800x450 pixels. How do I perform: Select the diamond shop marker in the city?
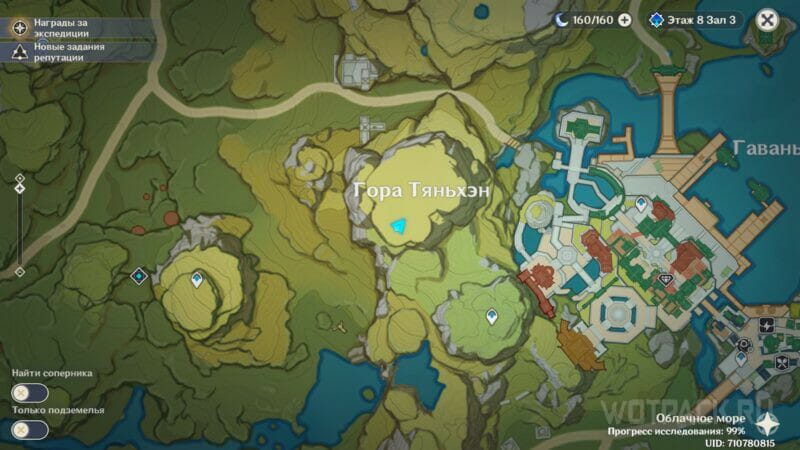[667, 280]
